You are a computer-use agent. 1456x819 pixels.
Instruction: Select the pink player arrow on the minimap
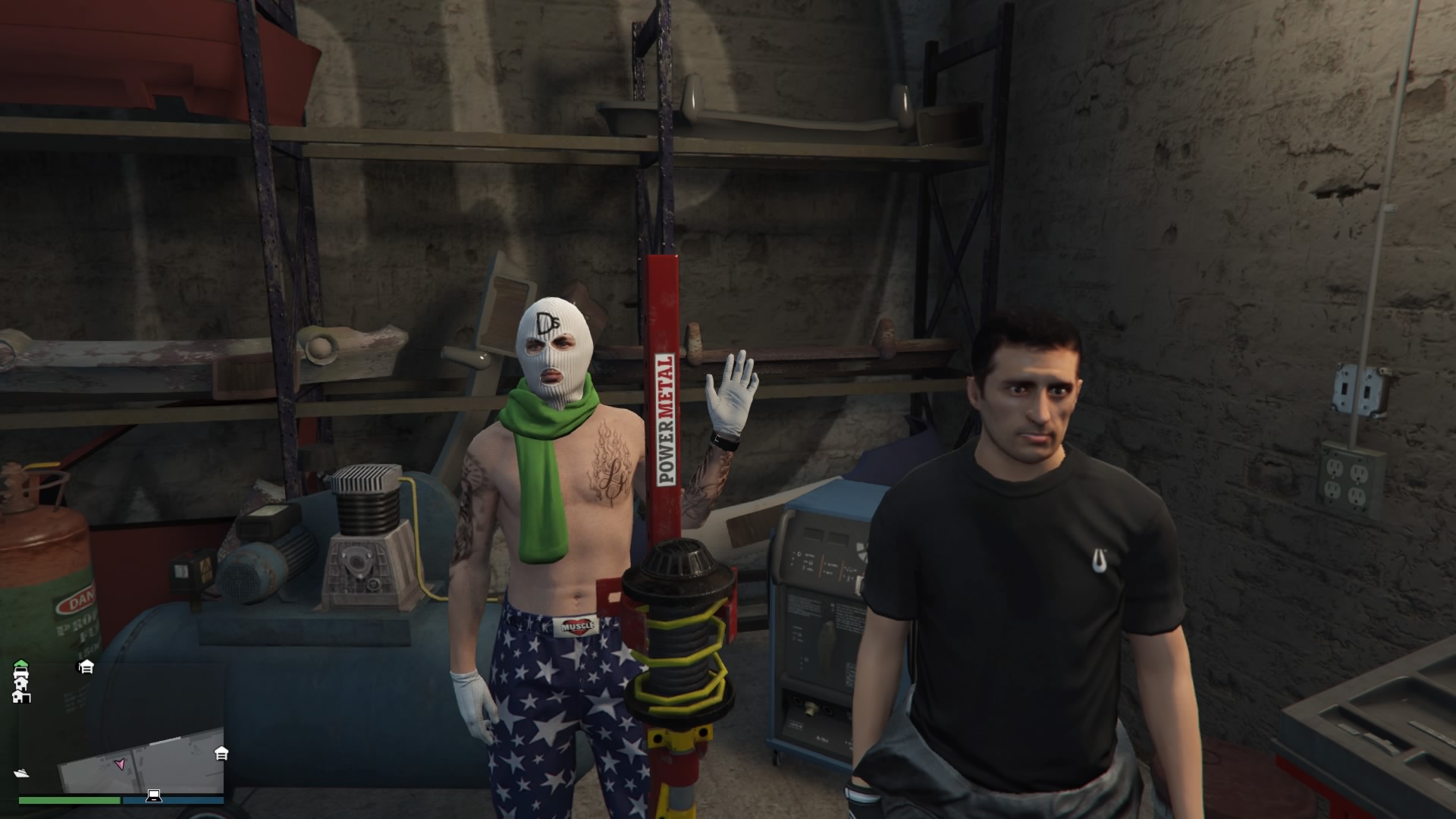[119, 764]
